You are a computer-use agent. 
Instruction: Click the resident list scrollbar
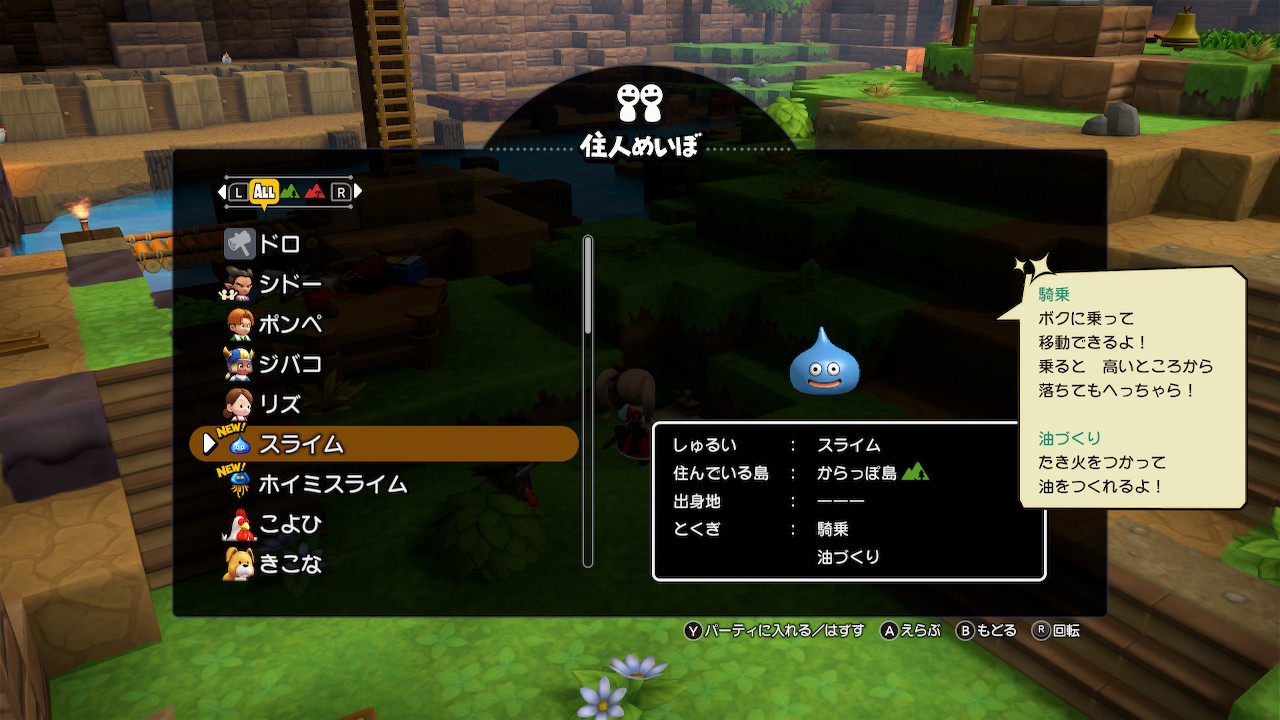[x=588, y=400]
